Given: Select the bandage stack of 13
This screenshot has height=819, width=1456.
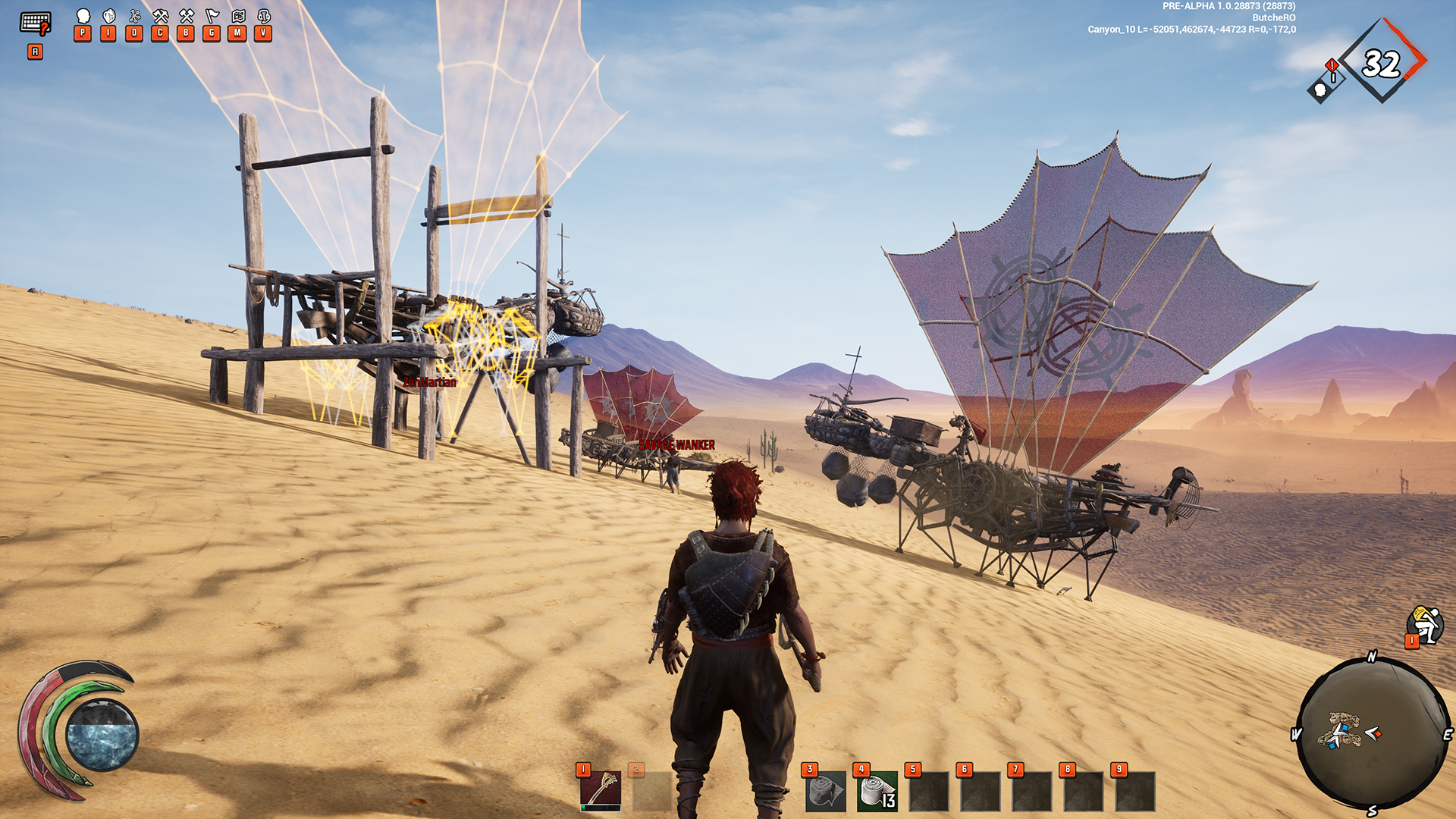Looking at the screenshot, I should (877, 792).
